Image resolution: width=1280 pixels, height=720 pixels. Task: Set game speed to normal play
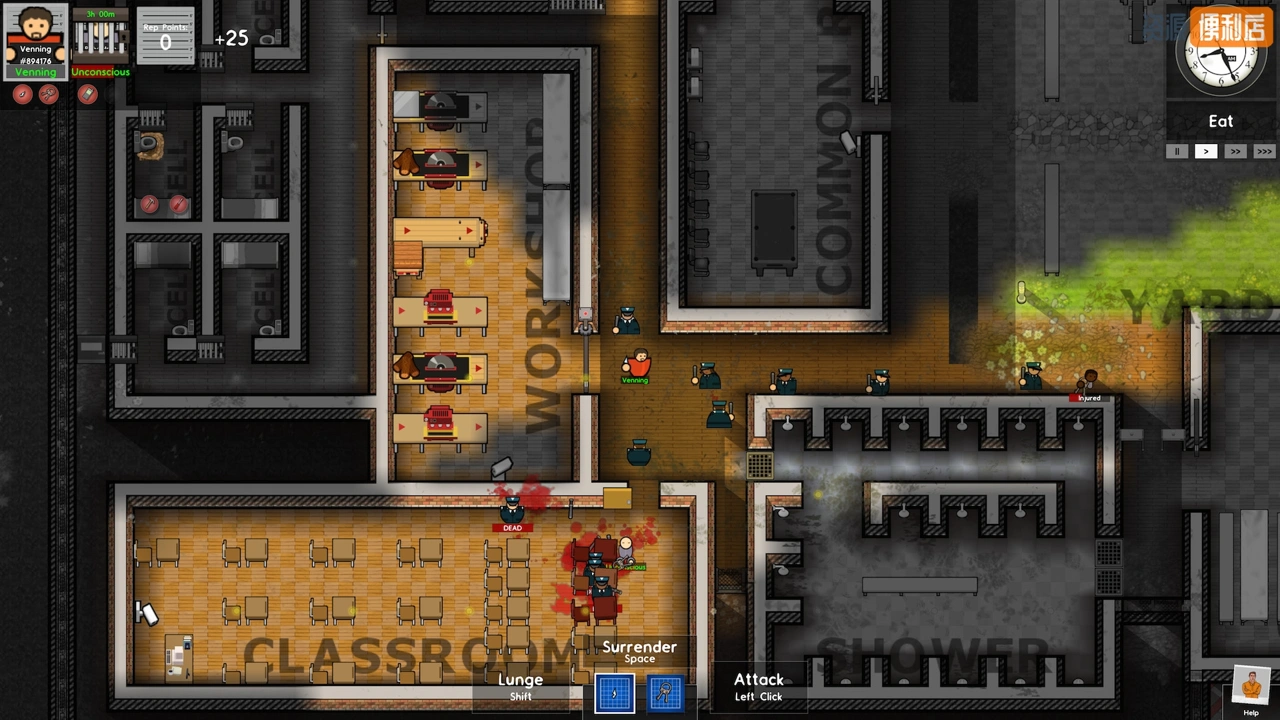pos(1206,151)
